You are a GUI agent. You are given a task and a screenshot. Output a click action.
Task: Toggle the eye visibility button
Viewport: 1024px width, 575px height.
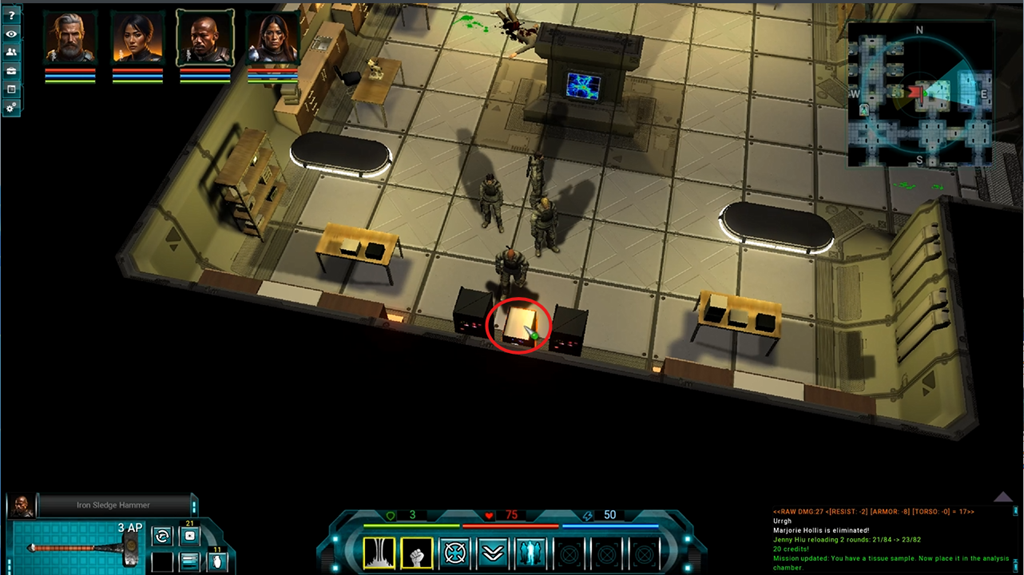11,33
